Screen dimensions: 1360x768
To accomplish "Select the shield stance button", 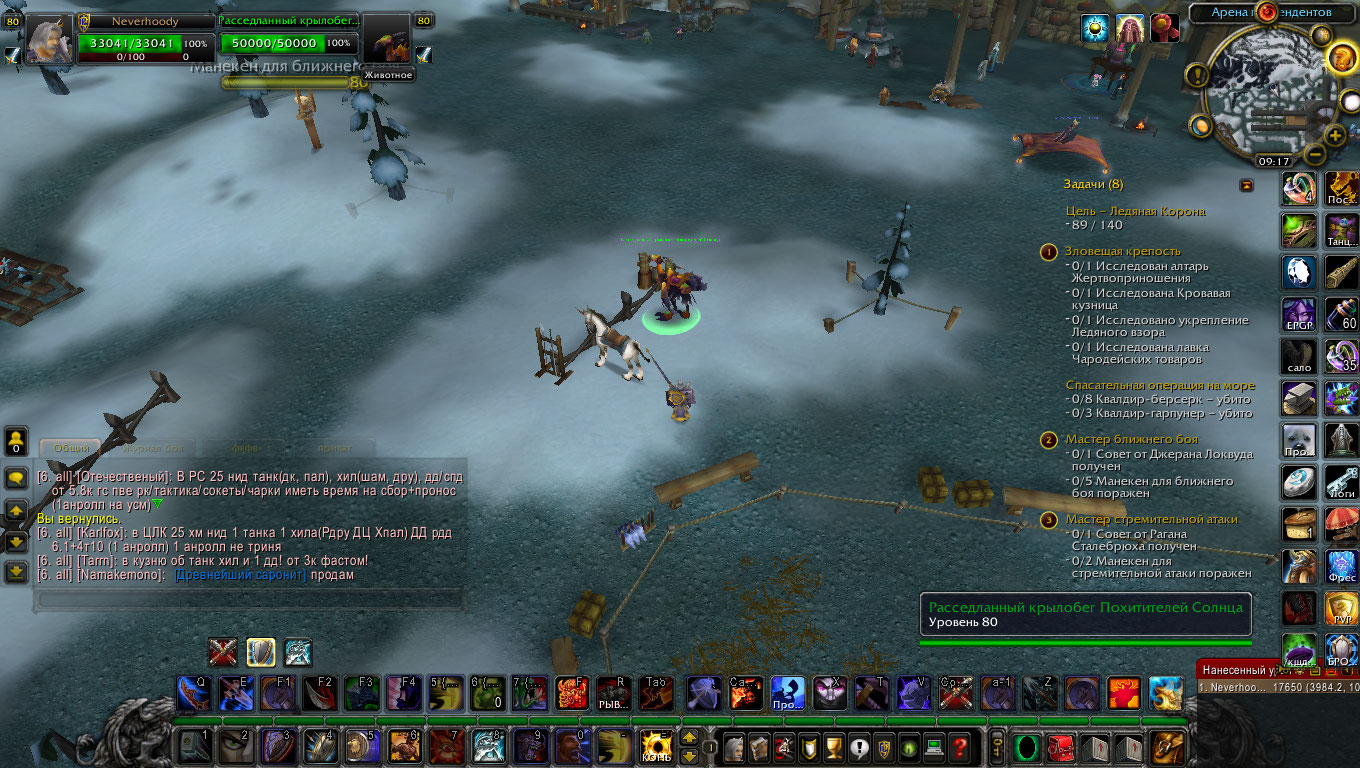I will 261,652.
